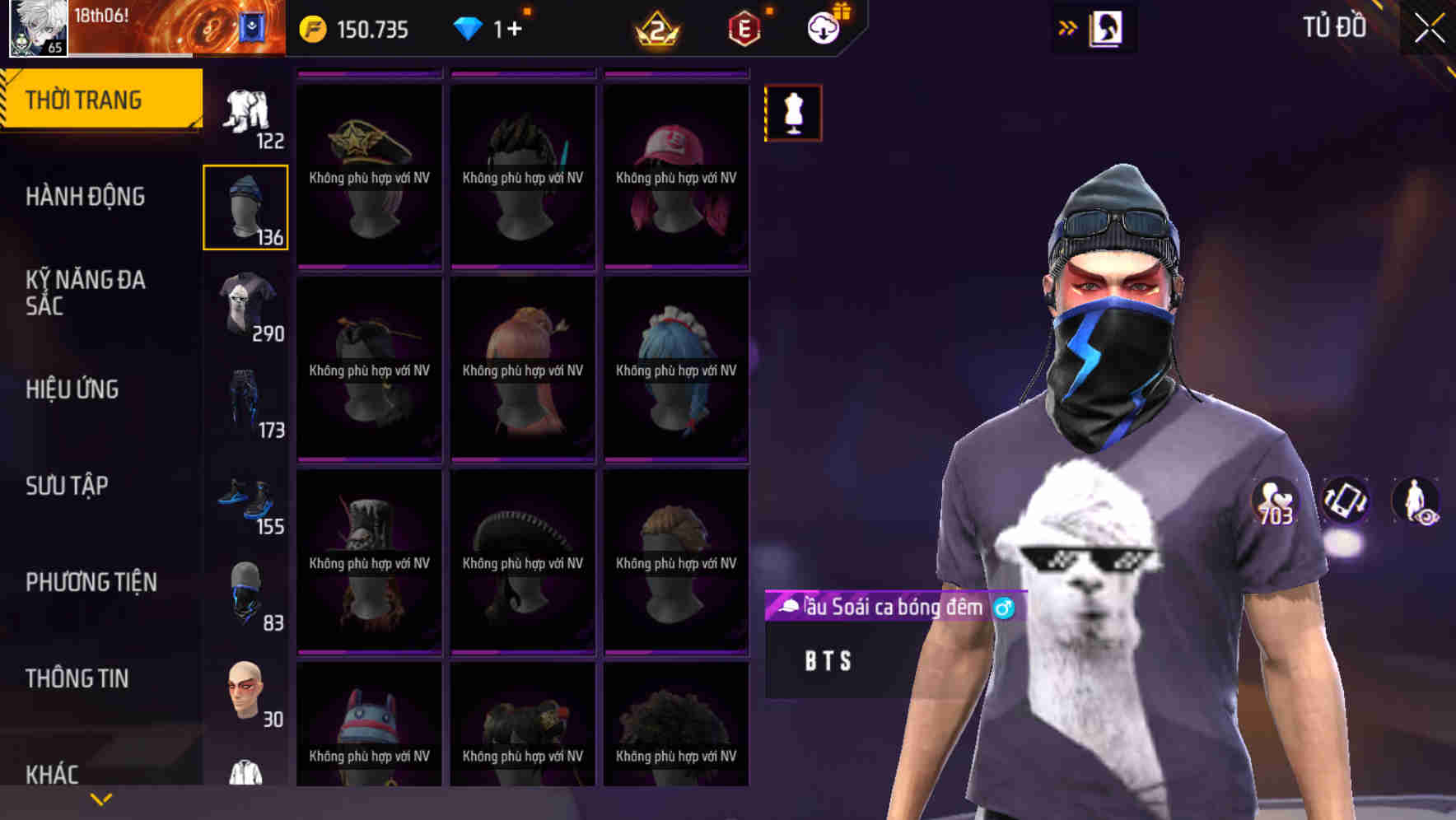The height and width of the screenshot is (820, 1456).
Task: Expand more categories with the down chevron below KHÁC
Action: tap(101, 798)
